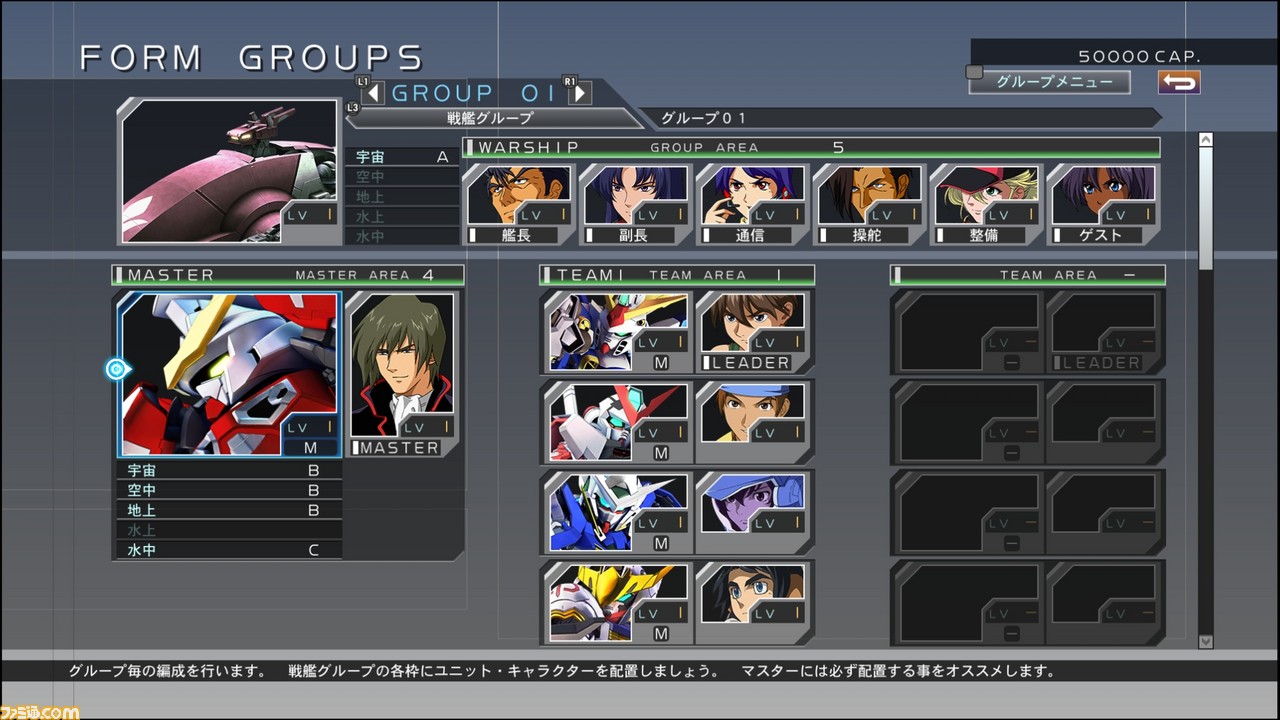Select the 副長 vice-captain slot
1280x720 pixels.
point(635,205)
